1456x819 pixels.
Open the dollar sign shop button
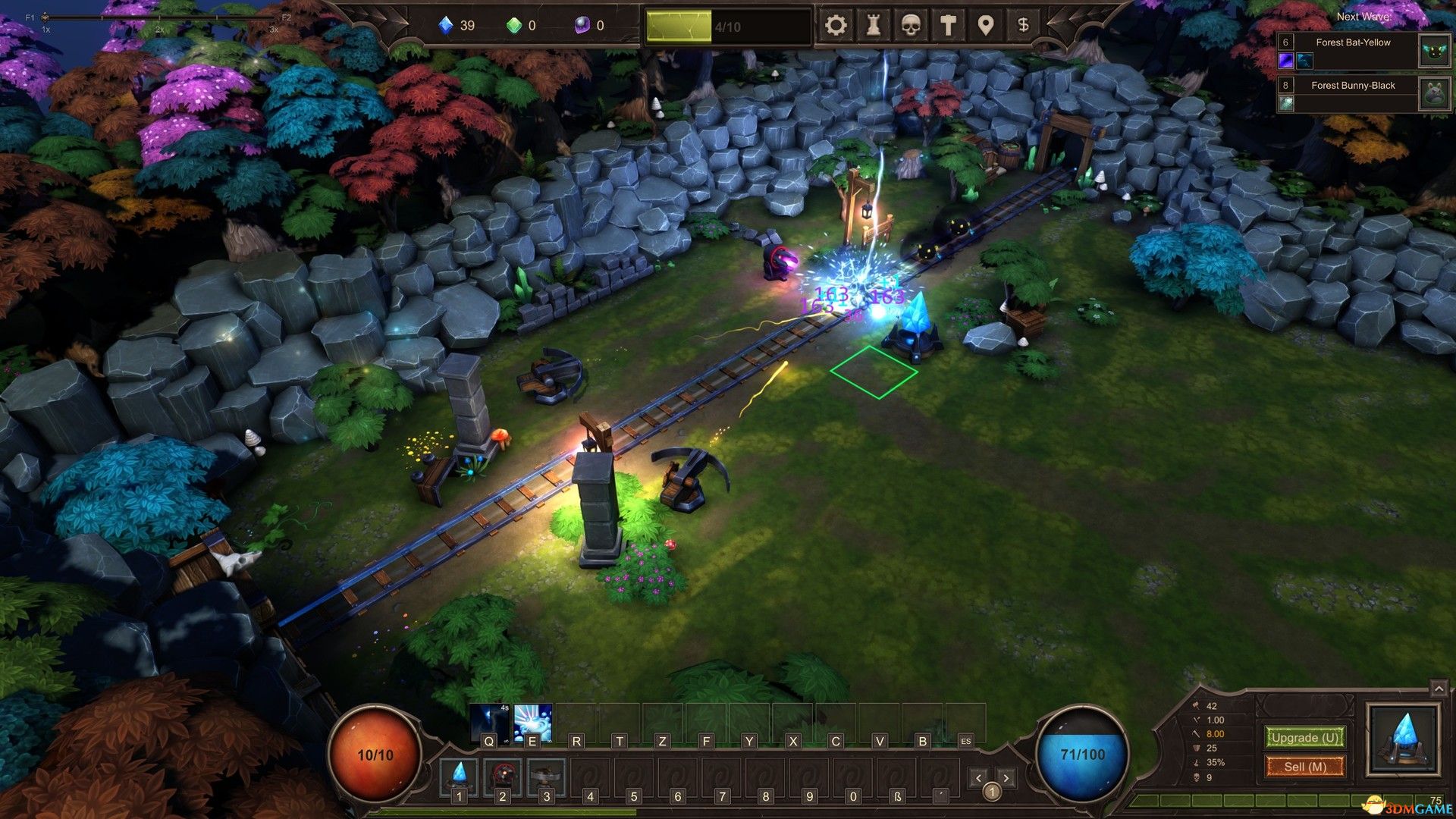tap(1023, 26)
